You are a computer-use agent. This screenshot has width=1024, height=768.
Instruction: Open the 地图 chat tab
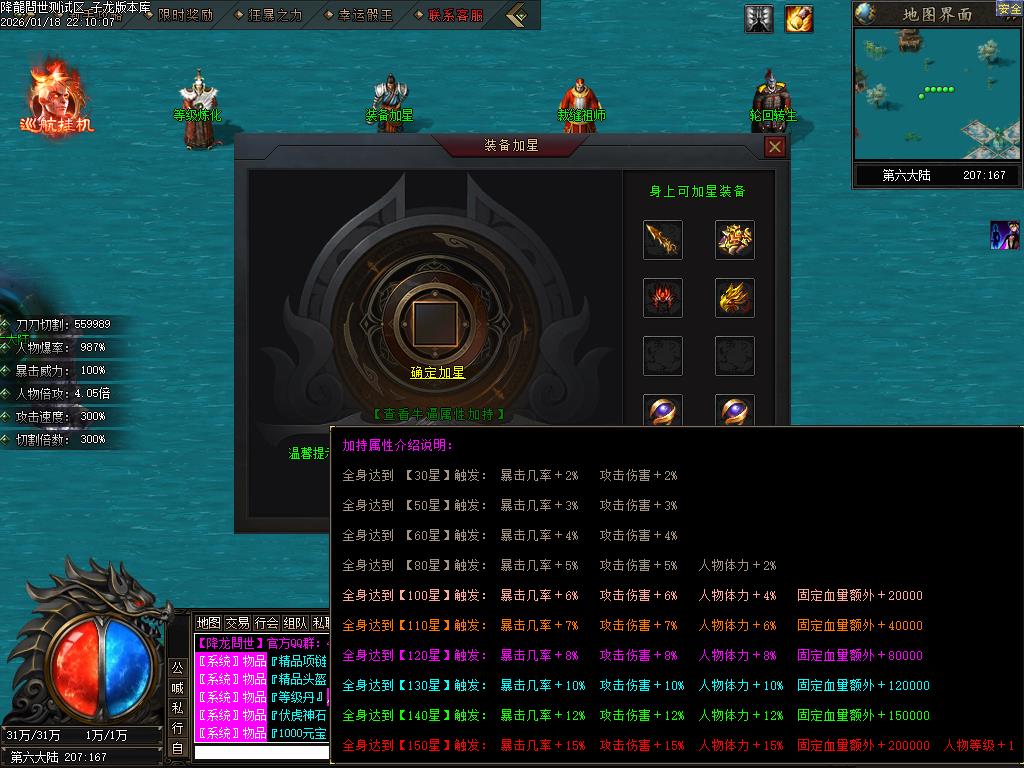pos(208,623)
